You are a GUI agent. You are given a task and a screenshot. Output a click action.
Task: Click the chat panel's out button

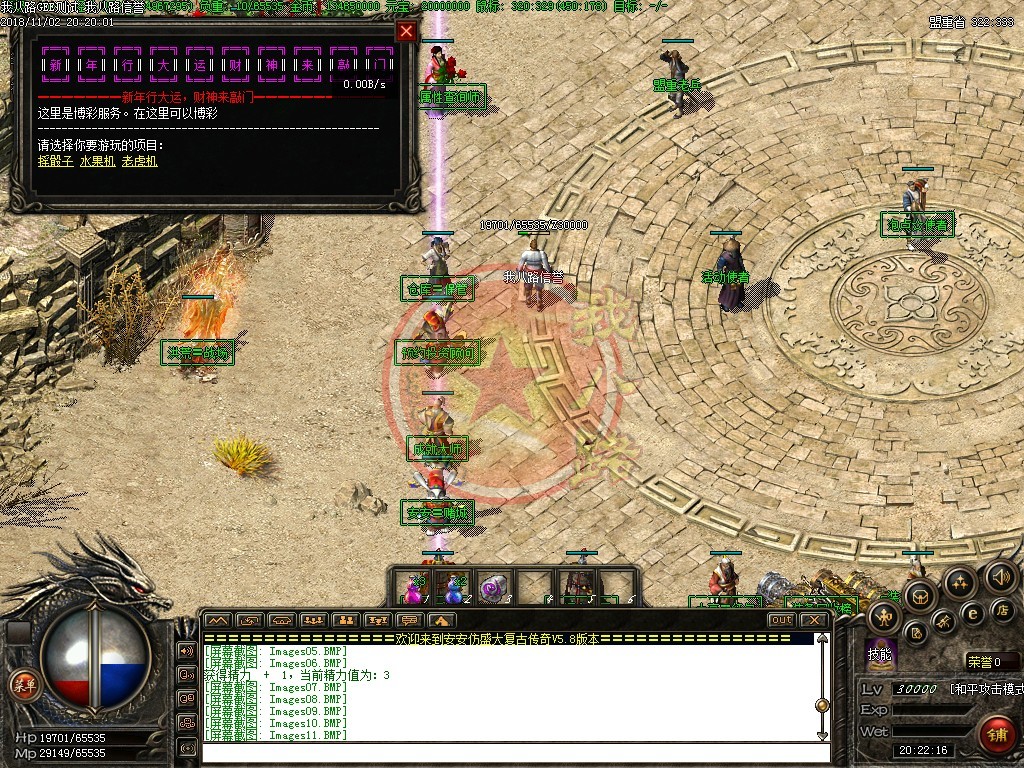click(x=782, y=620)
